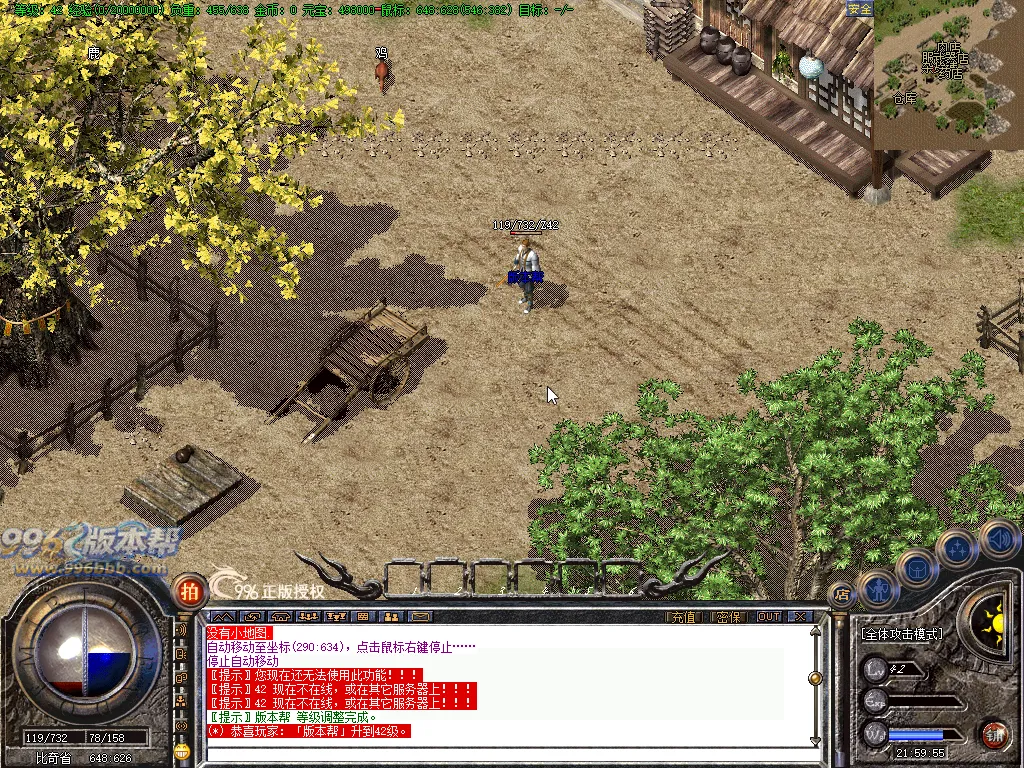The width and height of the screenshot is (1024, 768).
Task: Open the bag inventory icon
Action: (916, 569)
